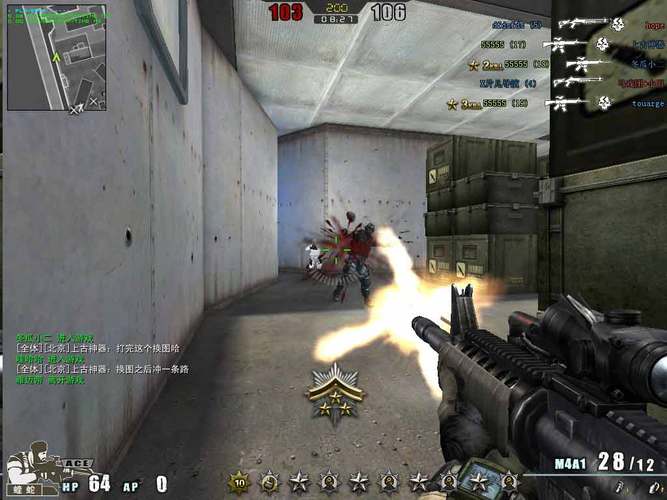Image resolution: width=667 pixels, height=500 pixels.
Task: Open the minimap in the corner
Action: click(57, 56)
